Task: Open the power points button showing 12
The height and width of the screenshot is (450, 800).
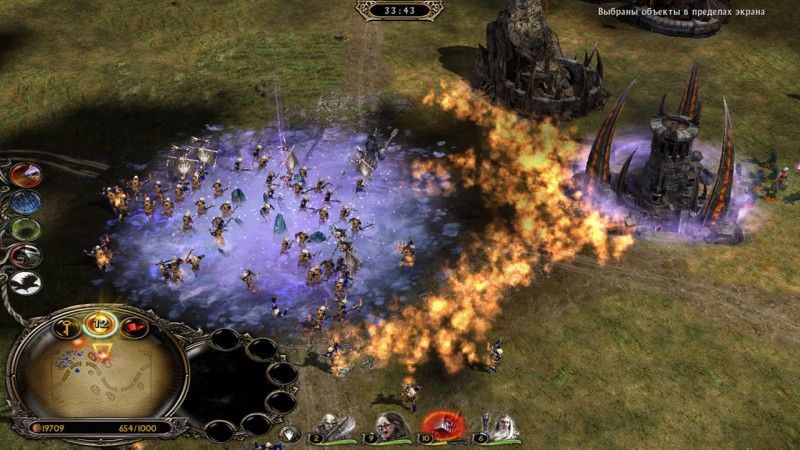Action: (x=101, y=324)
